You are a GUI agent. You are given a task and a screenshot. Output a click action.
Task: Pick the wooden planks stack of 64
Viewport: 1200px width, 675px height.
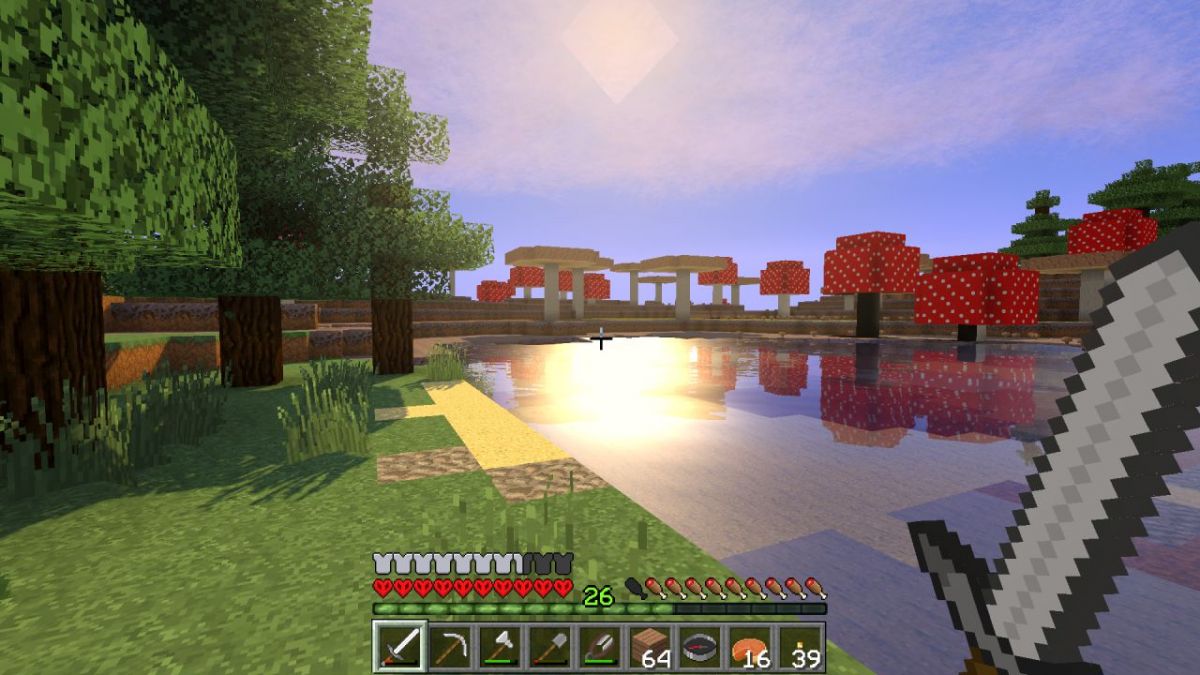point(650,646)
